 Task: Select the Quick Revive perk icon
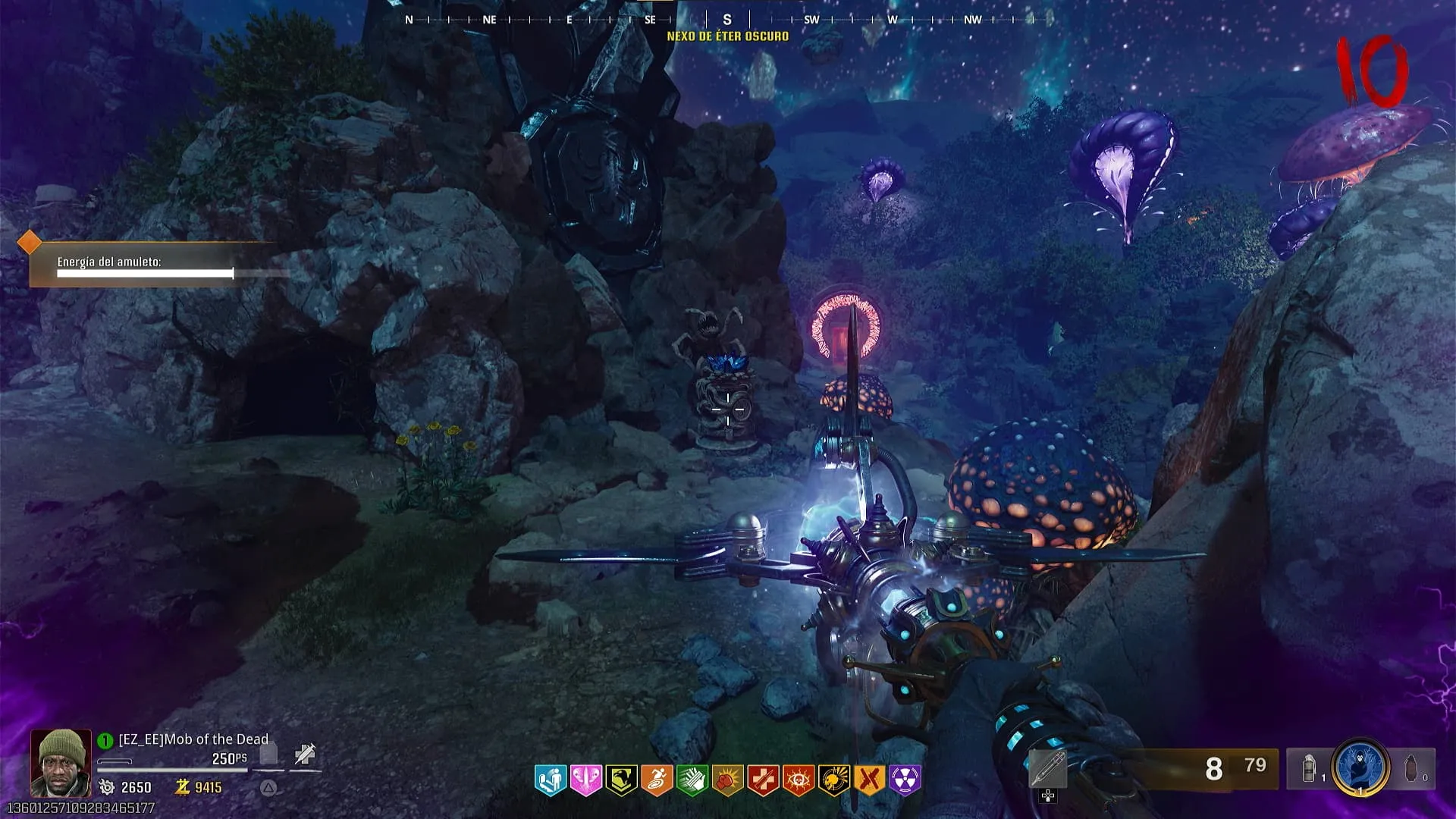tap(551, 780)
